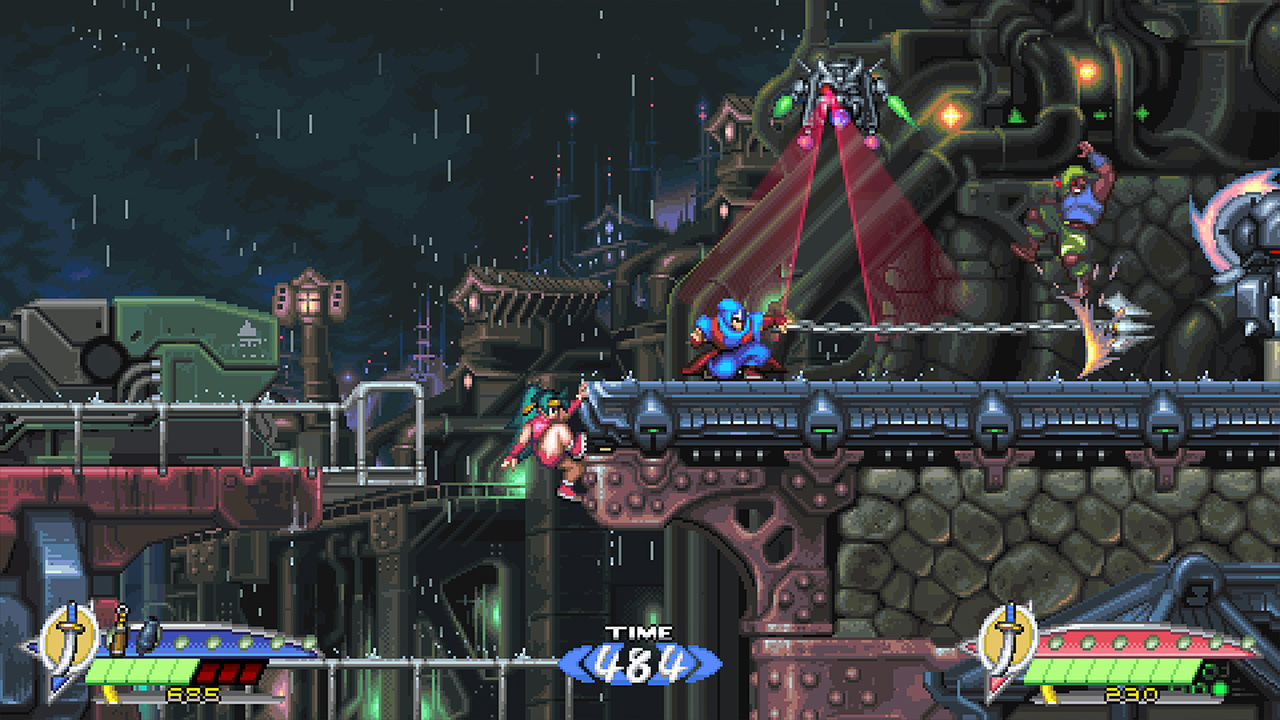Toggle the glowing green indicator near the red gauge
Viewport: 1280px width, 720px height.
[1218, 689]
